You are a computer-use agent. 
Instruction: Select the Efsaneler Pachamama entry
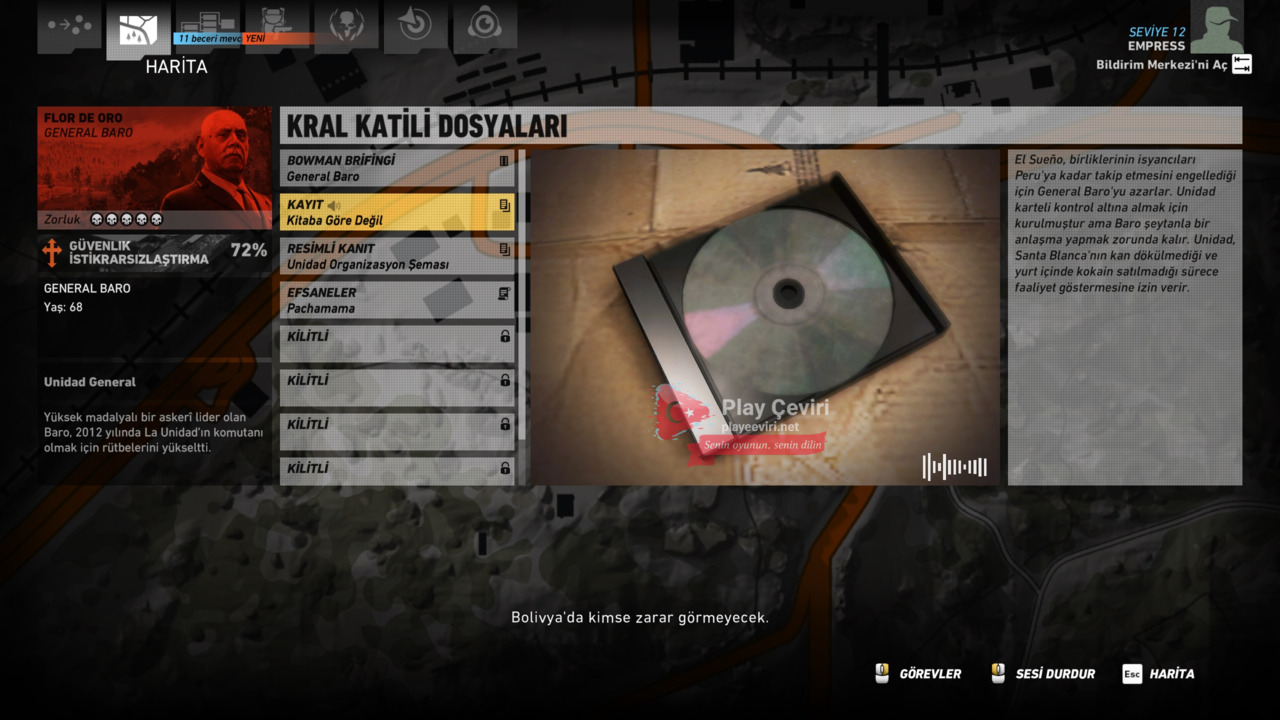coord(397,300)
